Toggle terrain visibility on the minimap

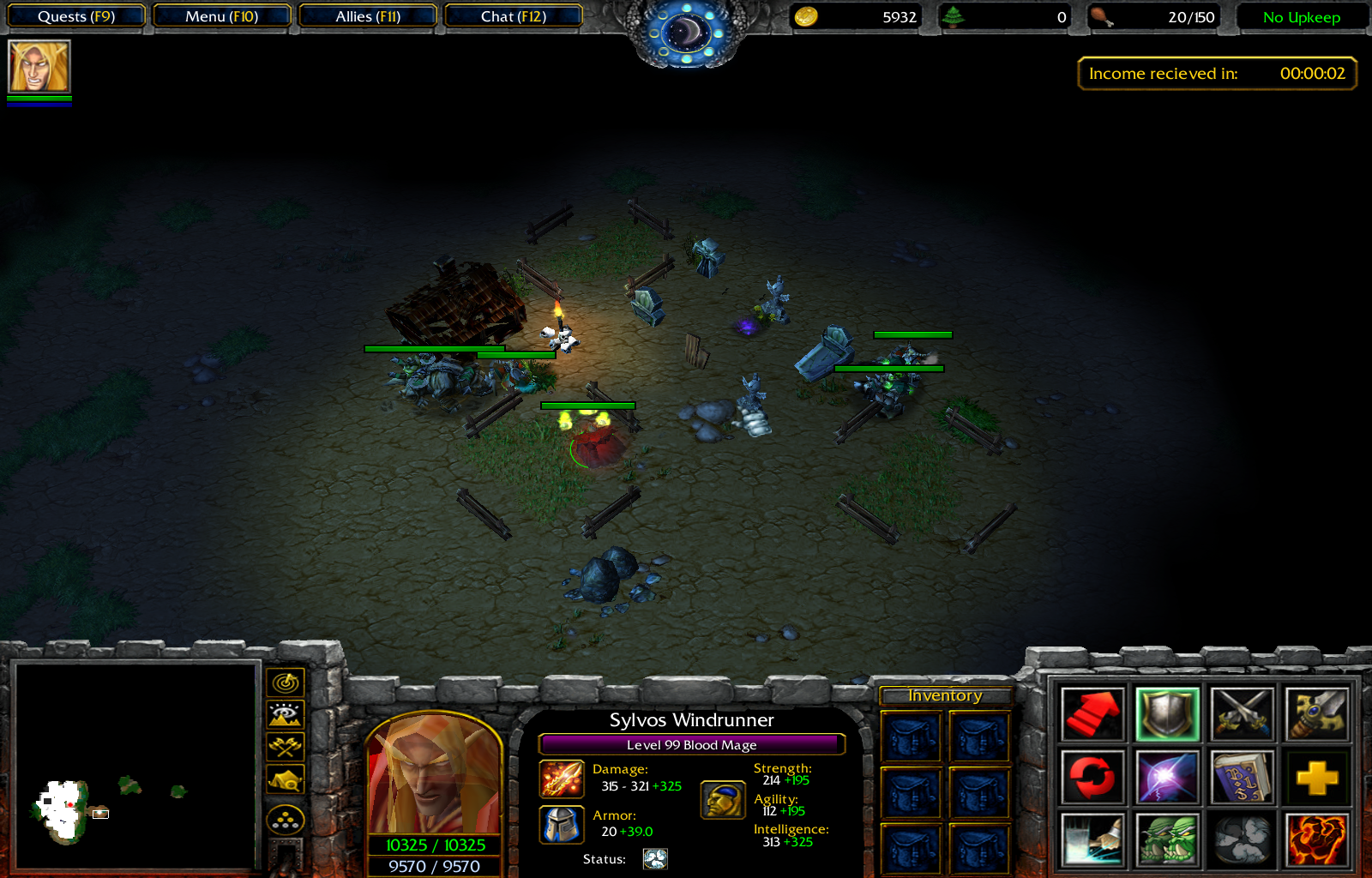(286, 714)
